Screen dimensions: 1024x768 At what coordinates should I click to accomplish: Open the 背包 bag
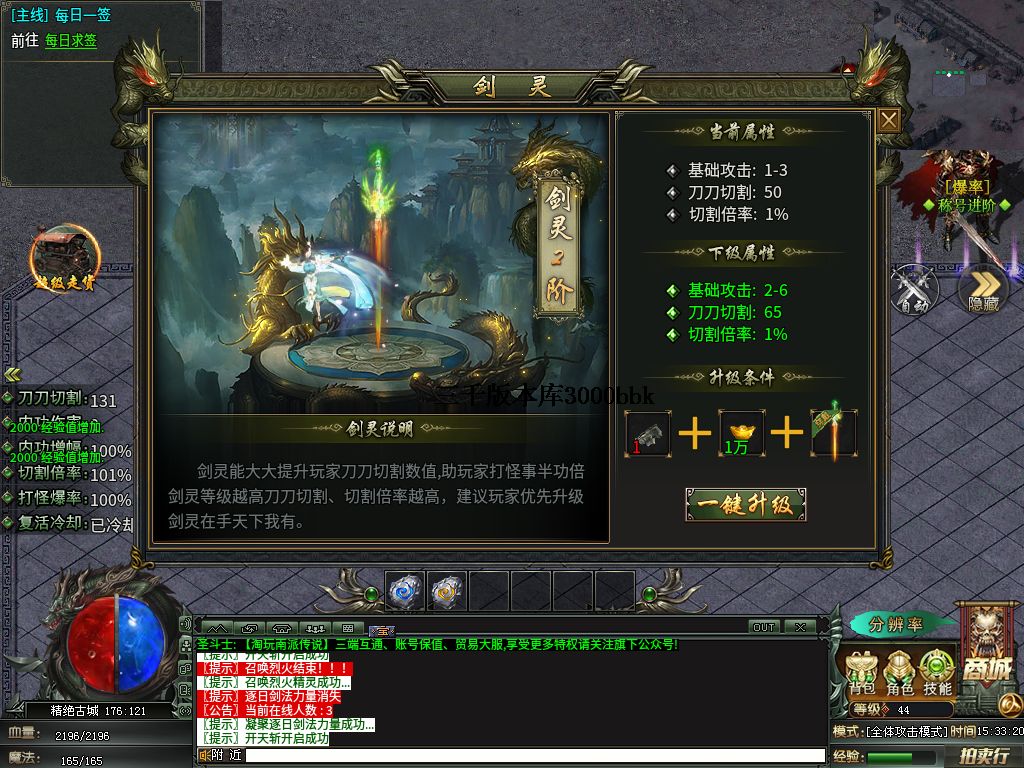tap(862, 673)
